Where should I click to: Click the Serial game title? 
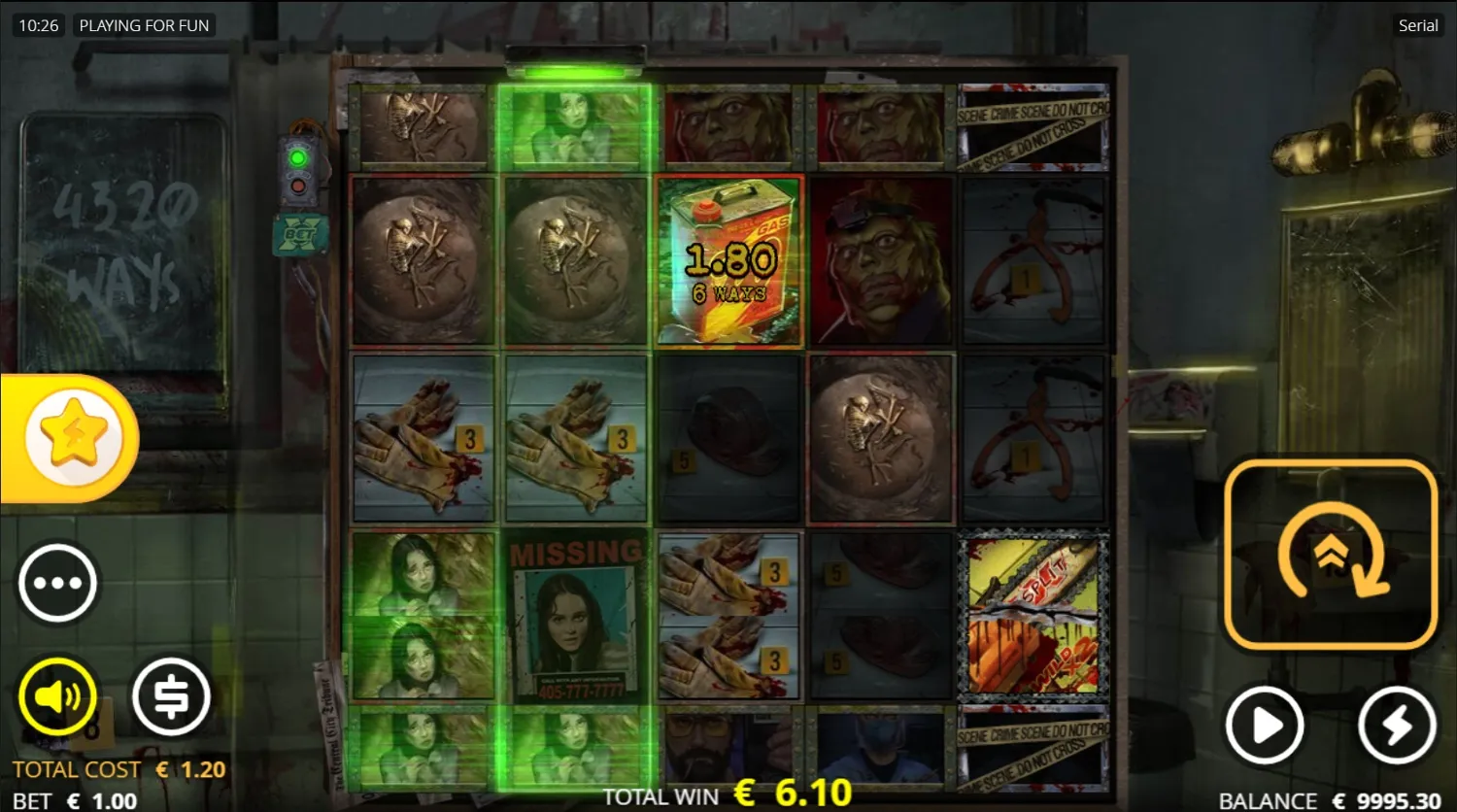point(1417,25)
